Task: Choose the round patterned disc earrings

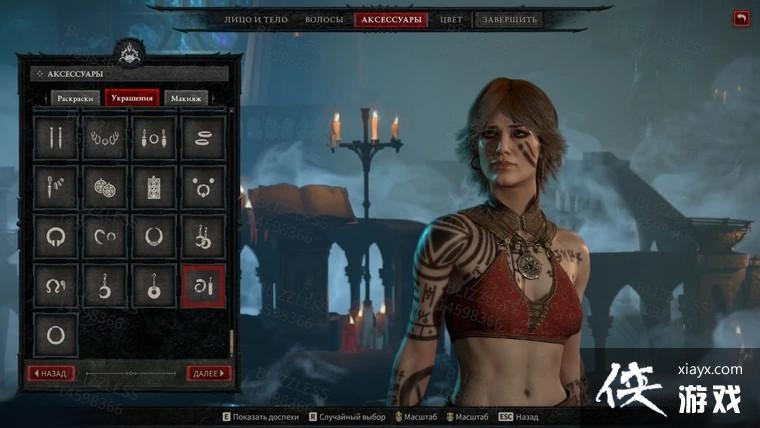Action: click(105, 186)
